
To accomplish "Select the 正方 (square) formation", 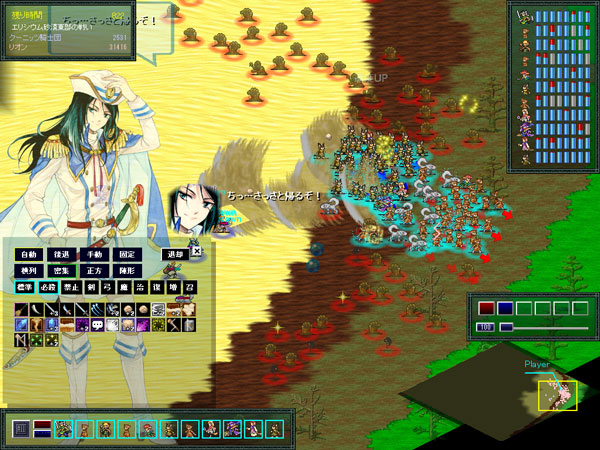I will click(94, 271).
